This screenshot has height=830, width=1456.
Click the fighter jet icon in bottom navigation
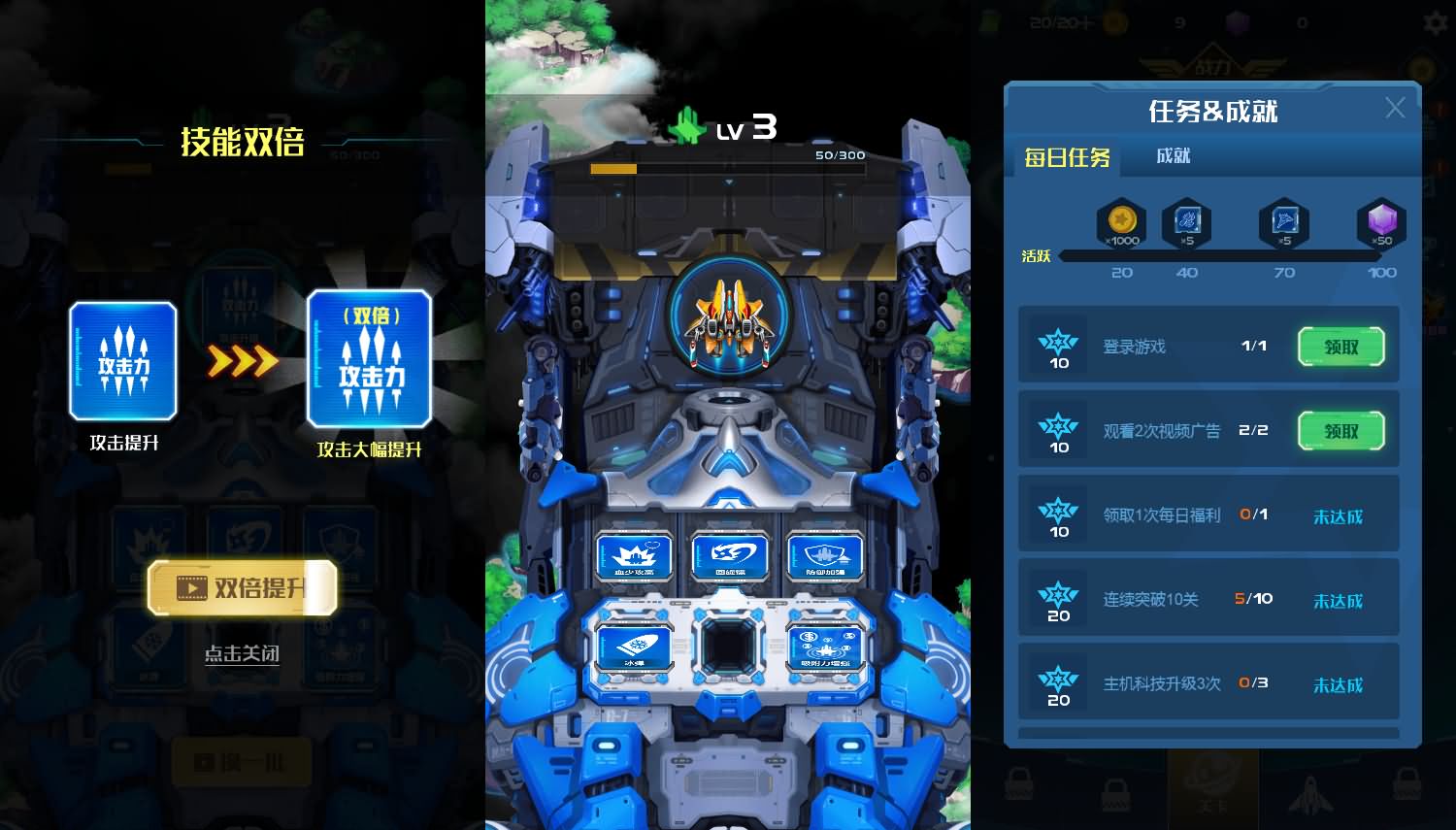tap(1312, 796)
